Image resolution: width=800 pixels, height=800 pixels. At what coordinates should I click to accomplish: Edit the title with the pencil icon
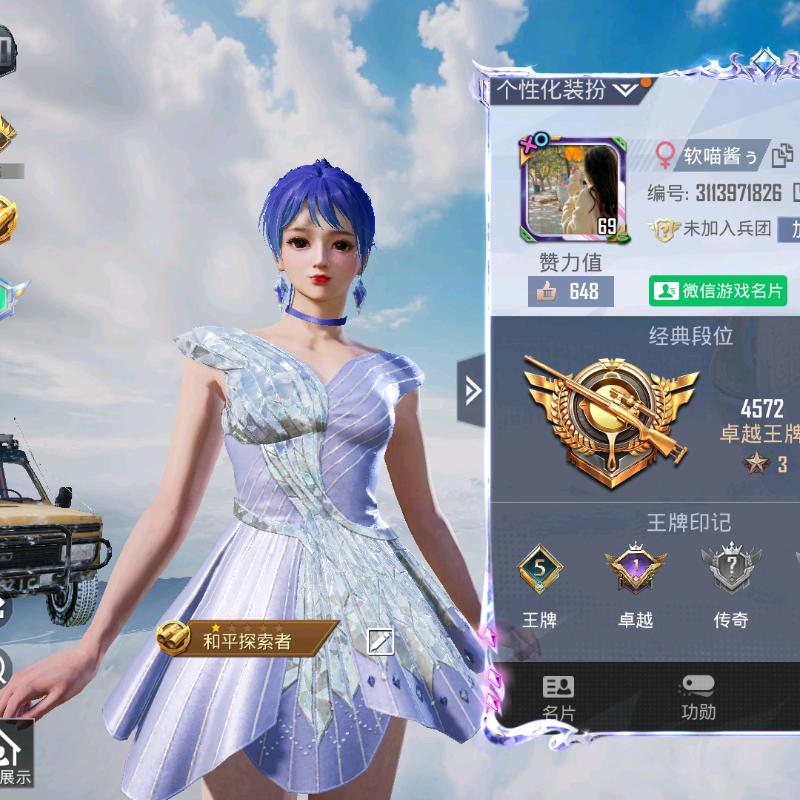coord(381,641)
